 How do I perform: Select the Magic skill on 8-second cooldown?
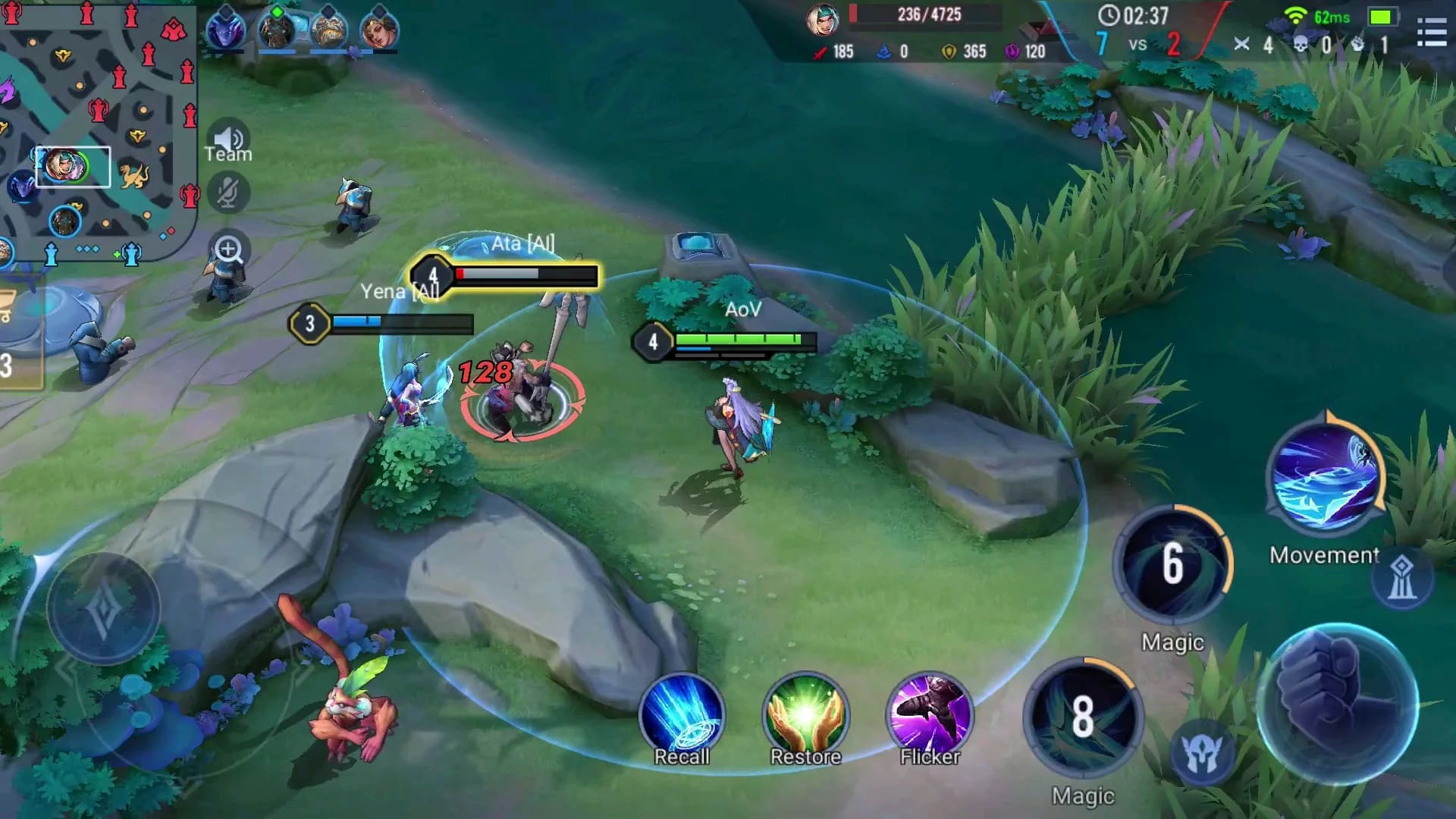[1083, 717]
